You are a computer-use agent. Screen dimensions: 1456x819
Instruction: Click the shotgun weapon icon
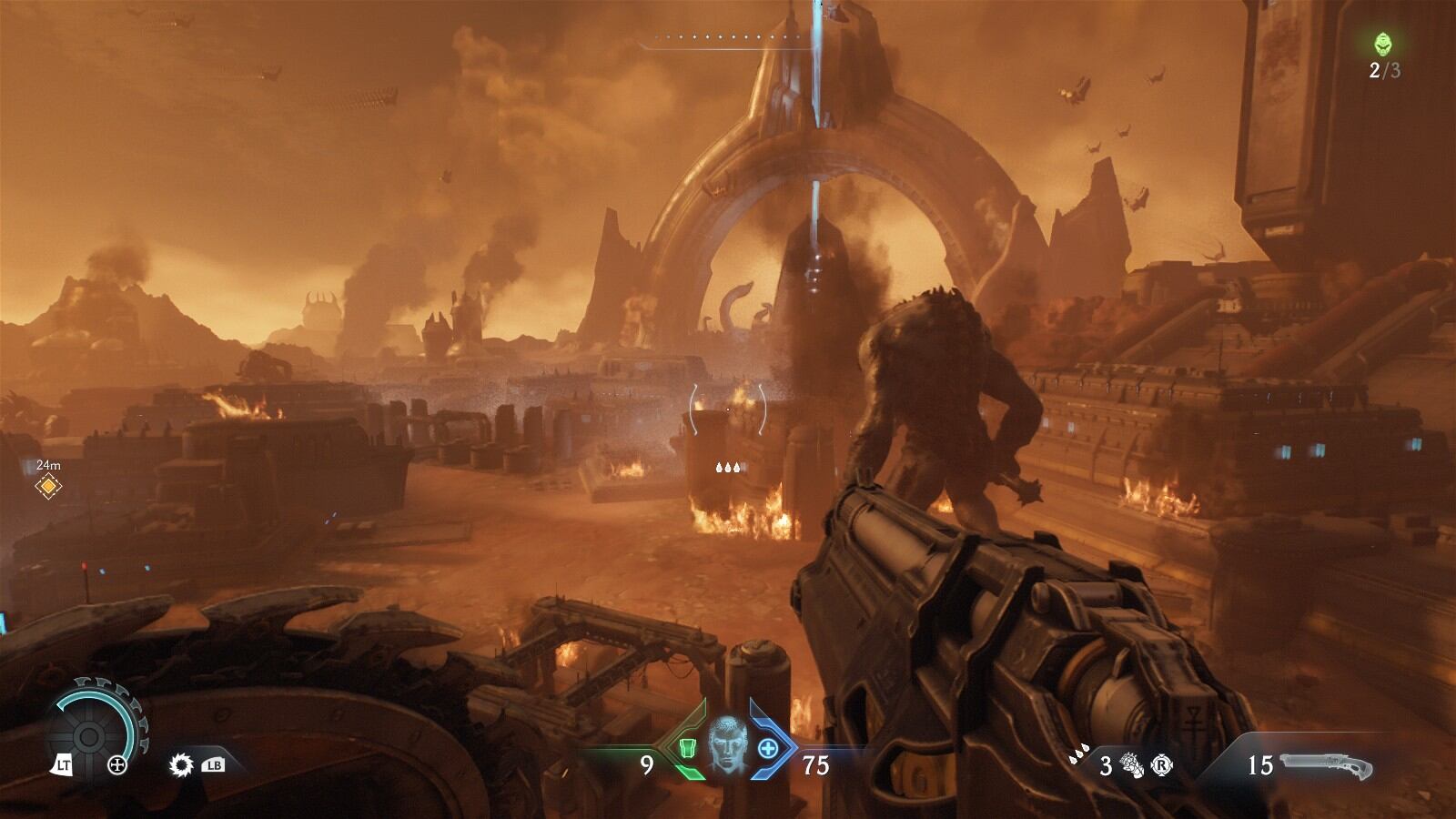[1326, 765]
